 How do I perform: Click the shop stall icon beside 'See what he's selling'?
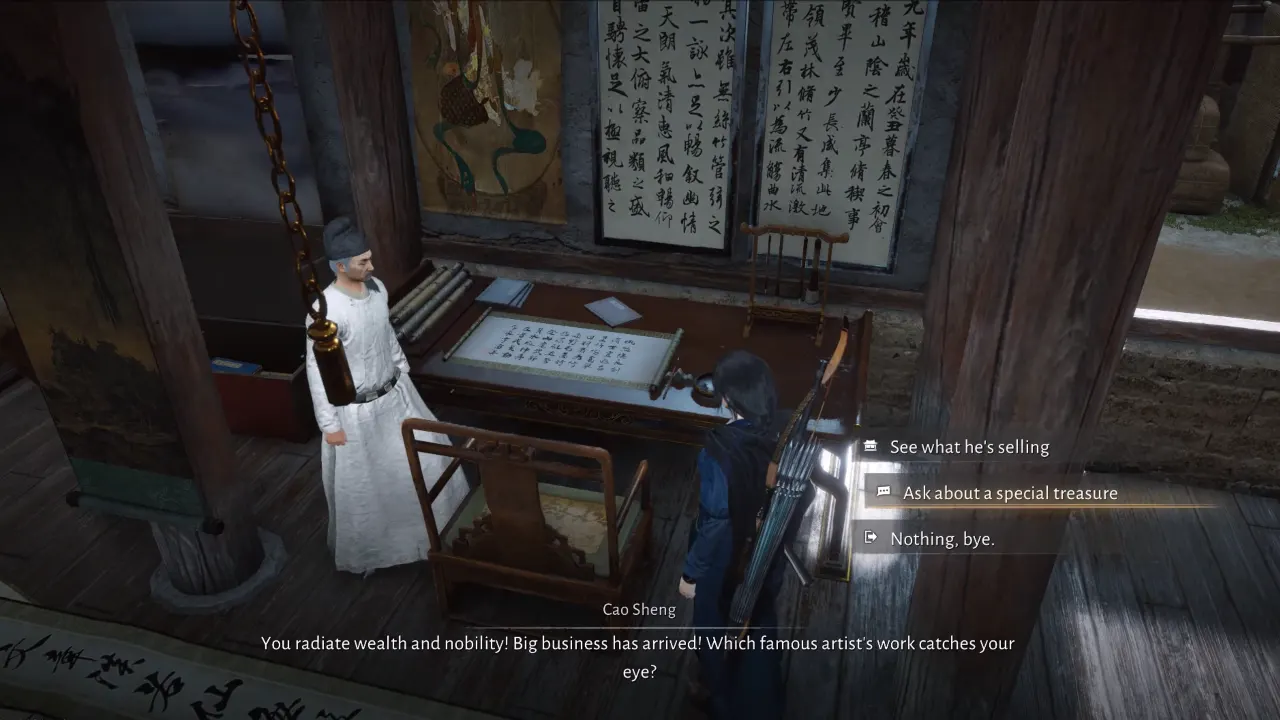(869, 447)
